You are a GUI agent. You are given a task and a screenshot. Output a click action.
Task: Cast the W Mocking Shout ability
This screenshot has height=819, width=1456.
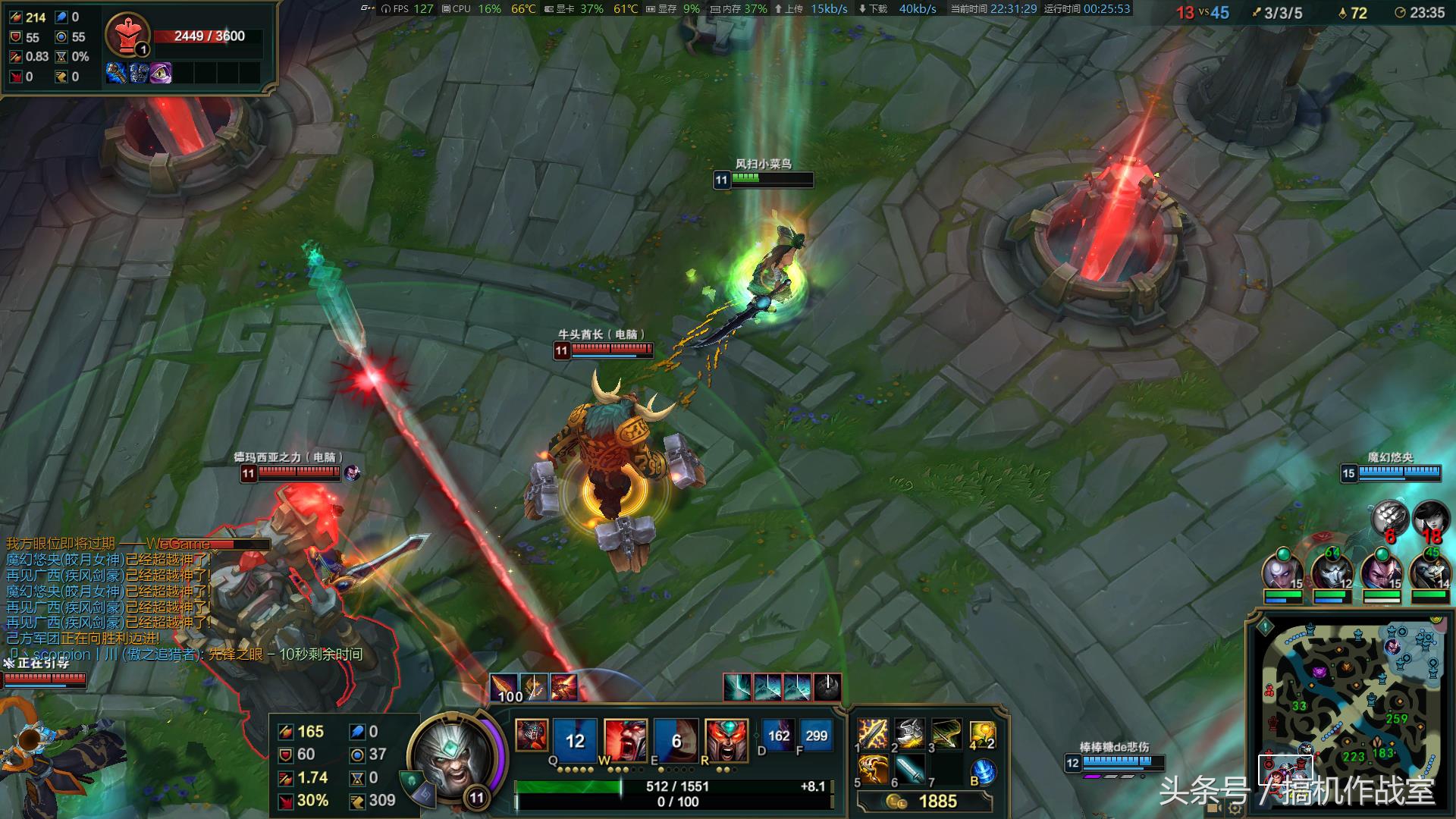(x=626, y=737)
